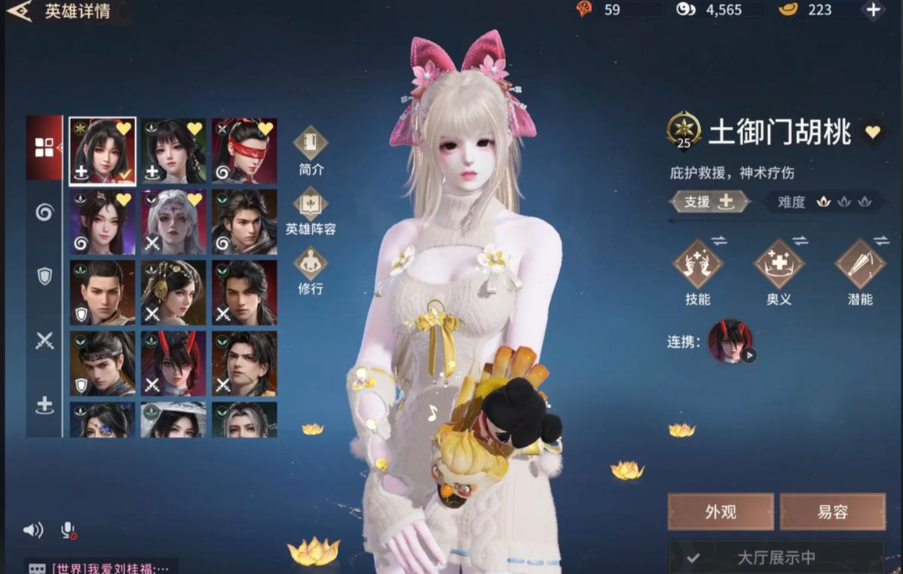Select the red-blindfolded hero portrait
This screenshot has height=574, width=903.
(x=244, y=151)
